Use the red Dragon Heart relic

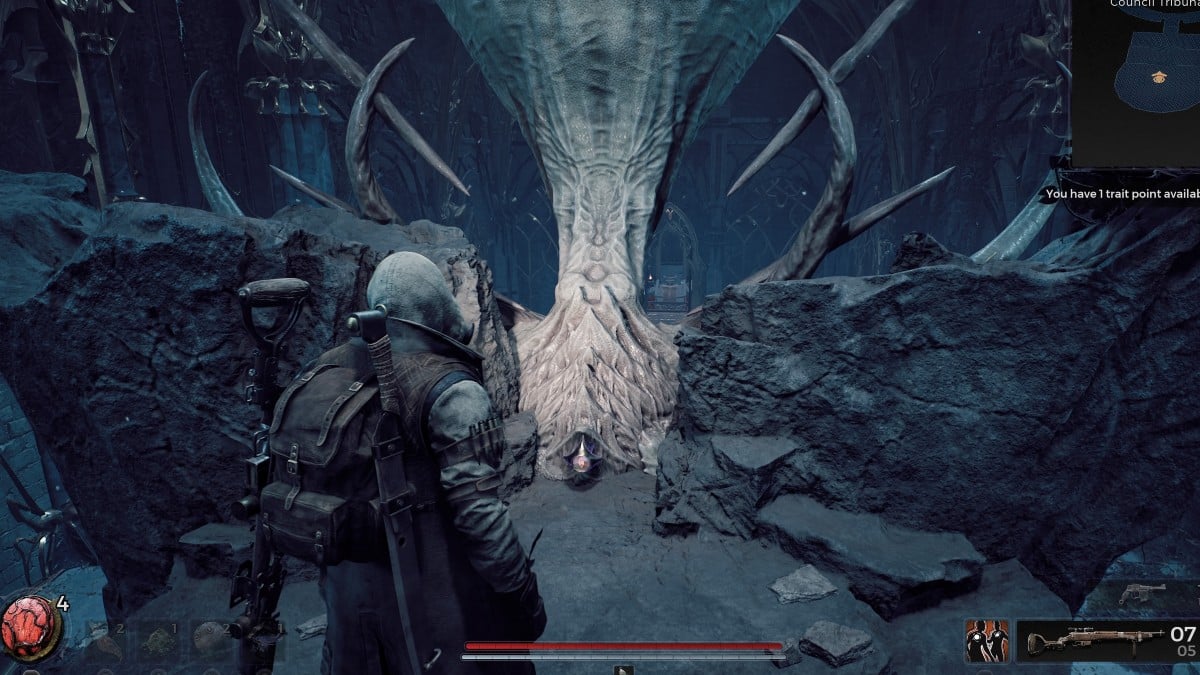[x=32, y=629]
